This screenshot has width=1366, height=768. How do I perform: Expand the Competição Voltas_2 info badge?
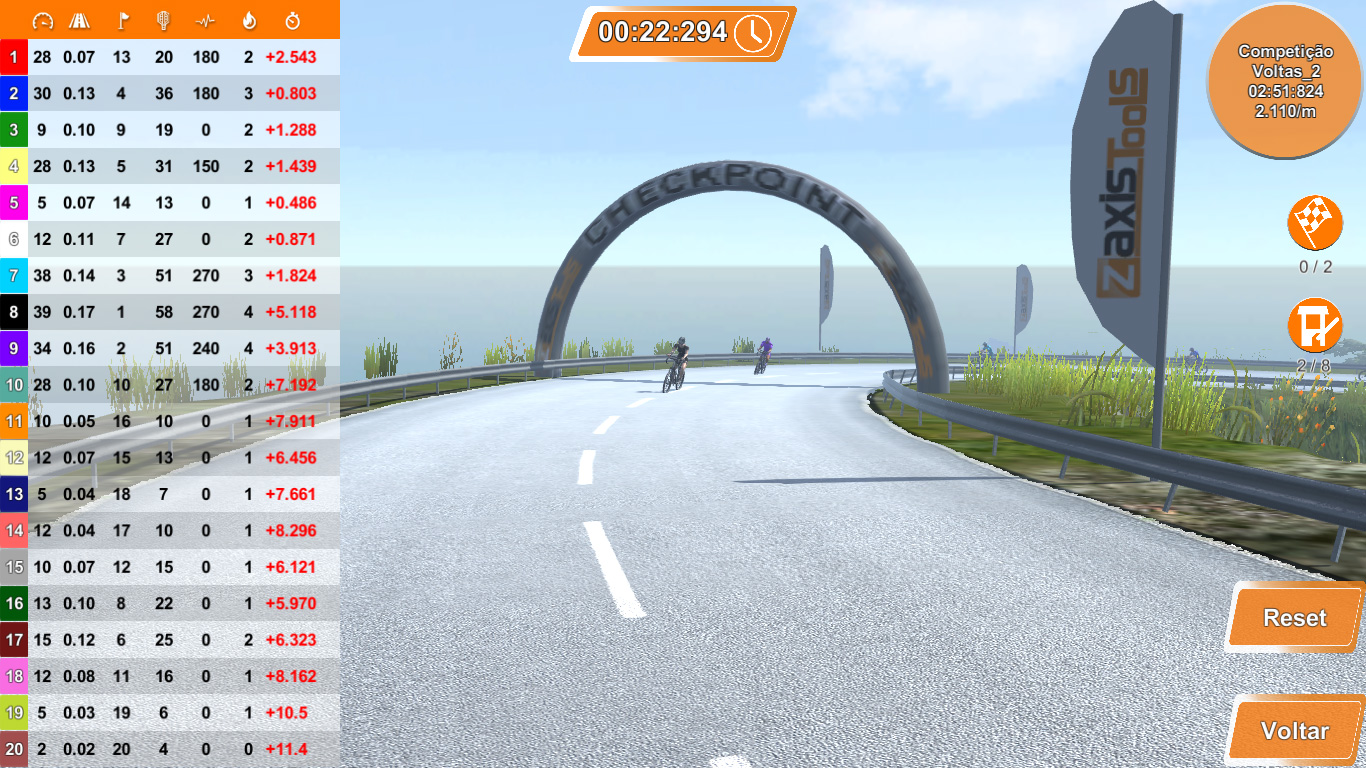(x=1284, y=80)
